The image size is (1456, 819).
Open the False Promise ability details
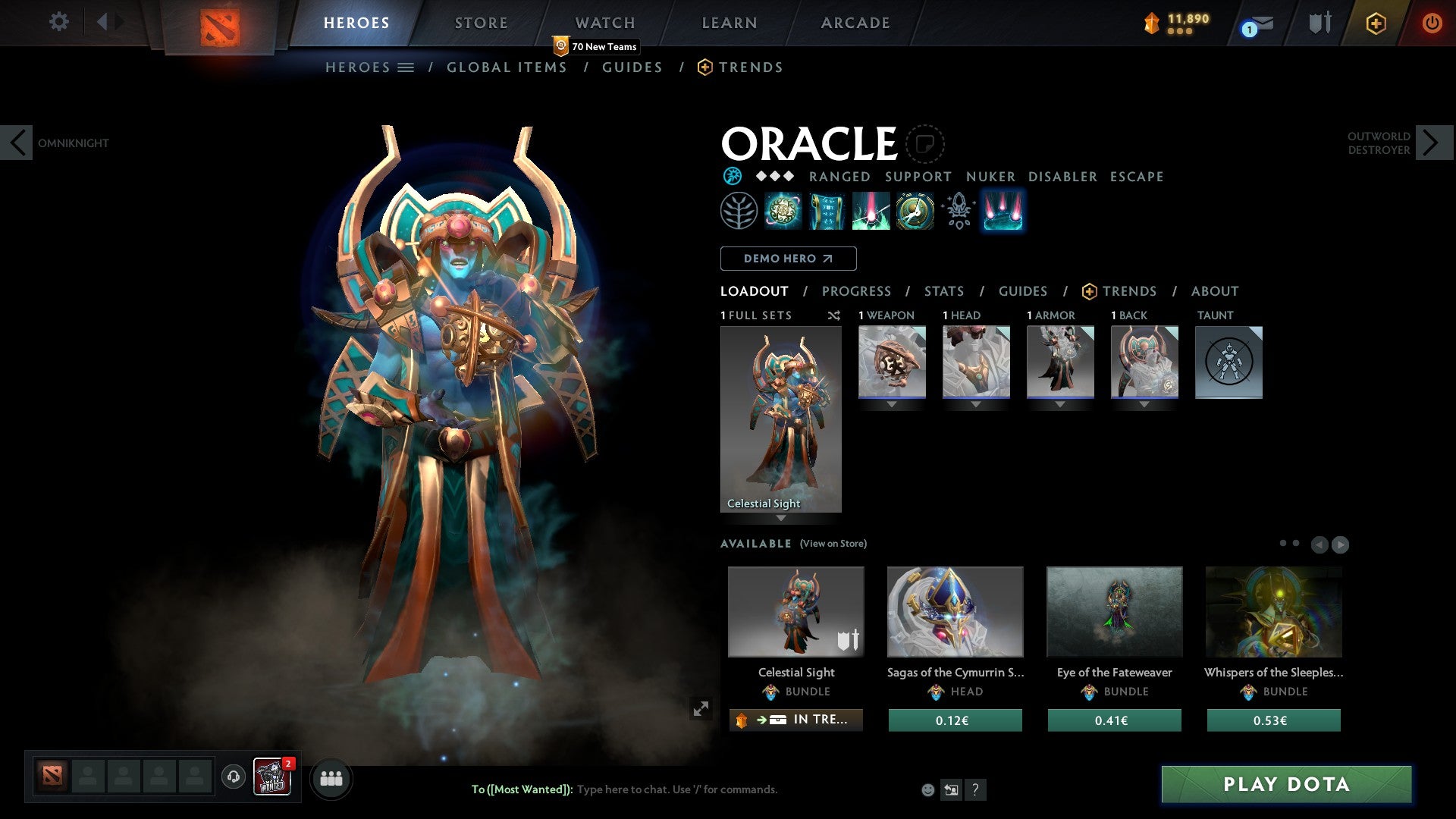(915, 211)
